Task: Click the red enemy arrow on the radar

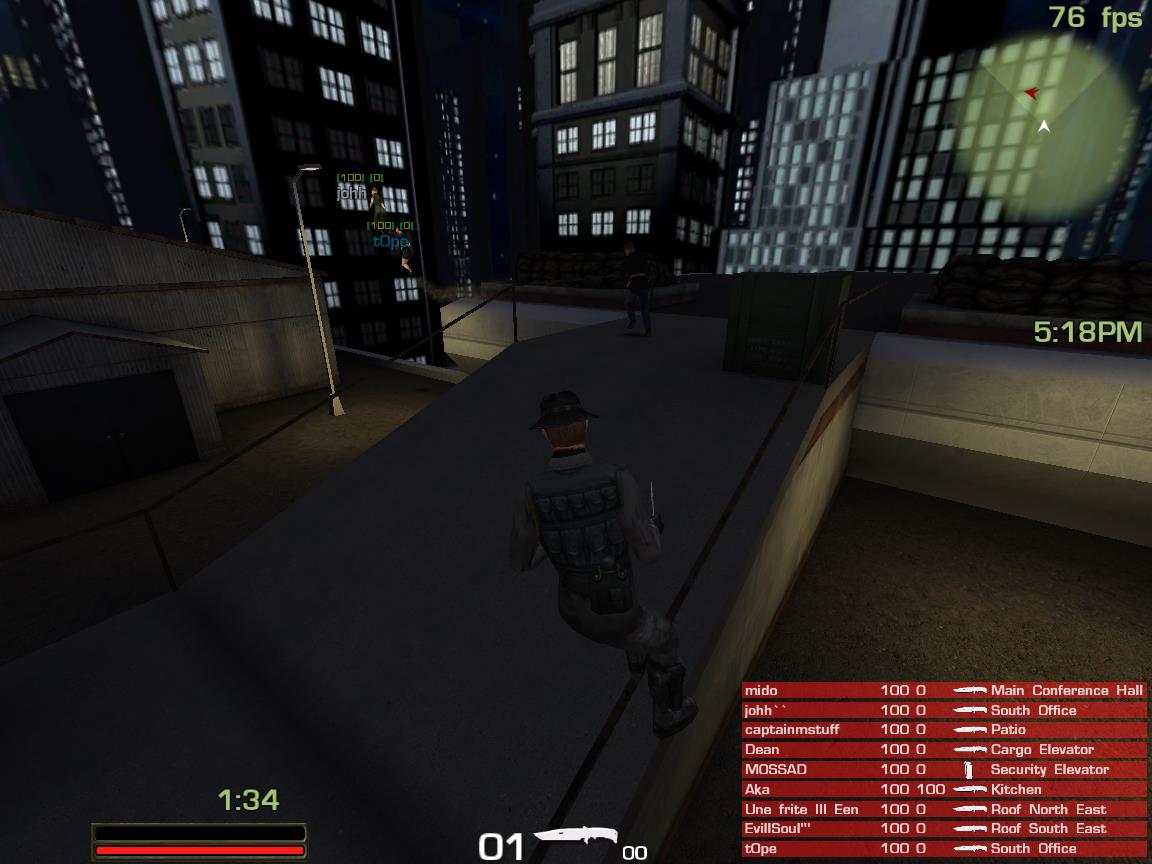Action: (1032, 93)
